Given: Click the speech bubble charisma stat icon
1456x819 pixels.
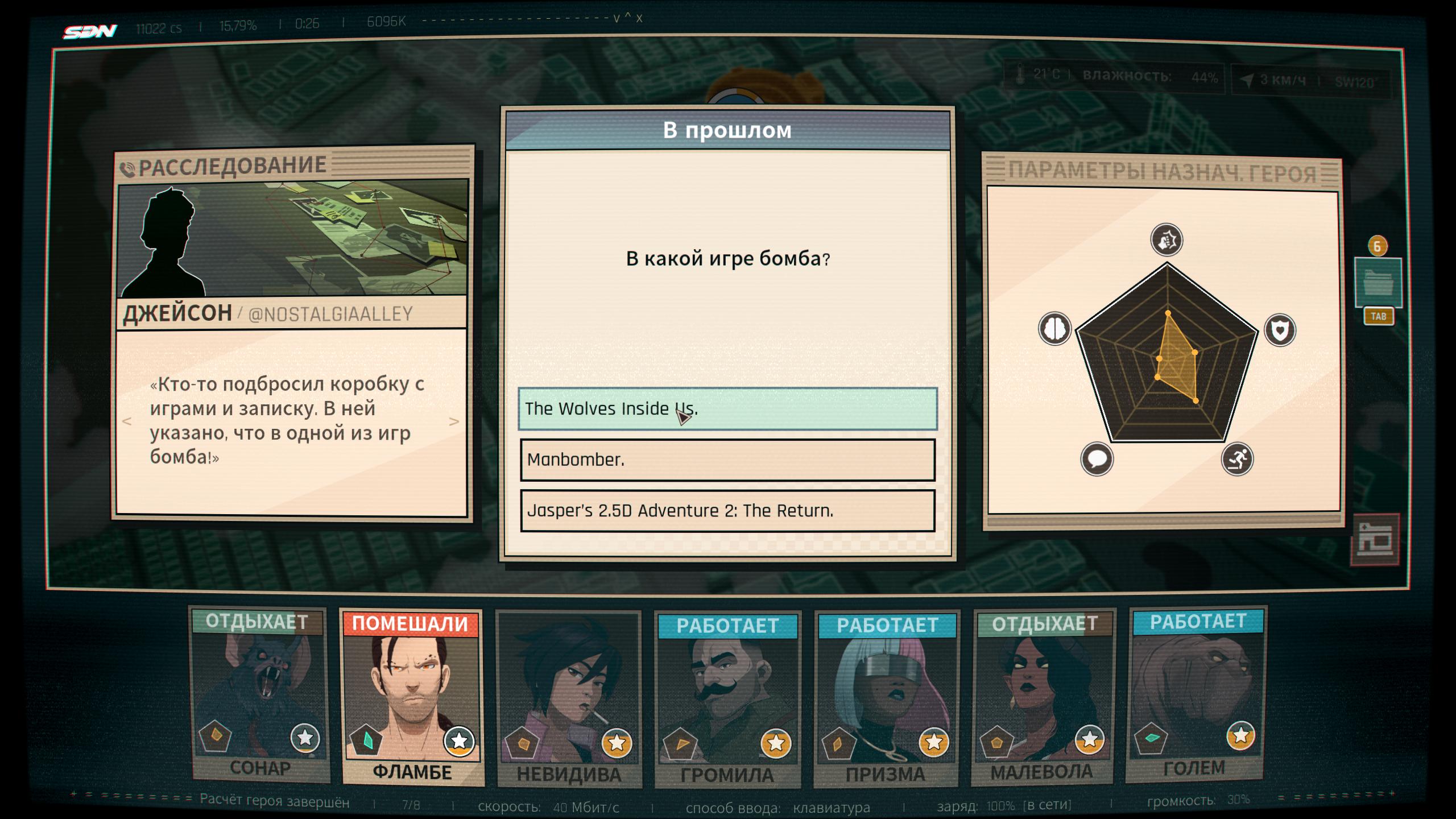Looking at the screenshot, I should pos(1097,459).
